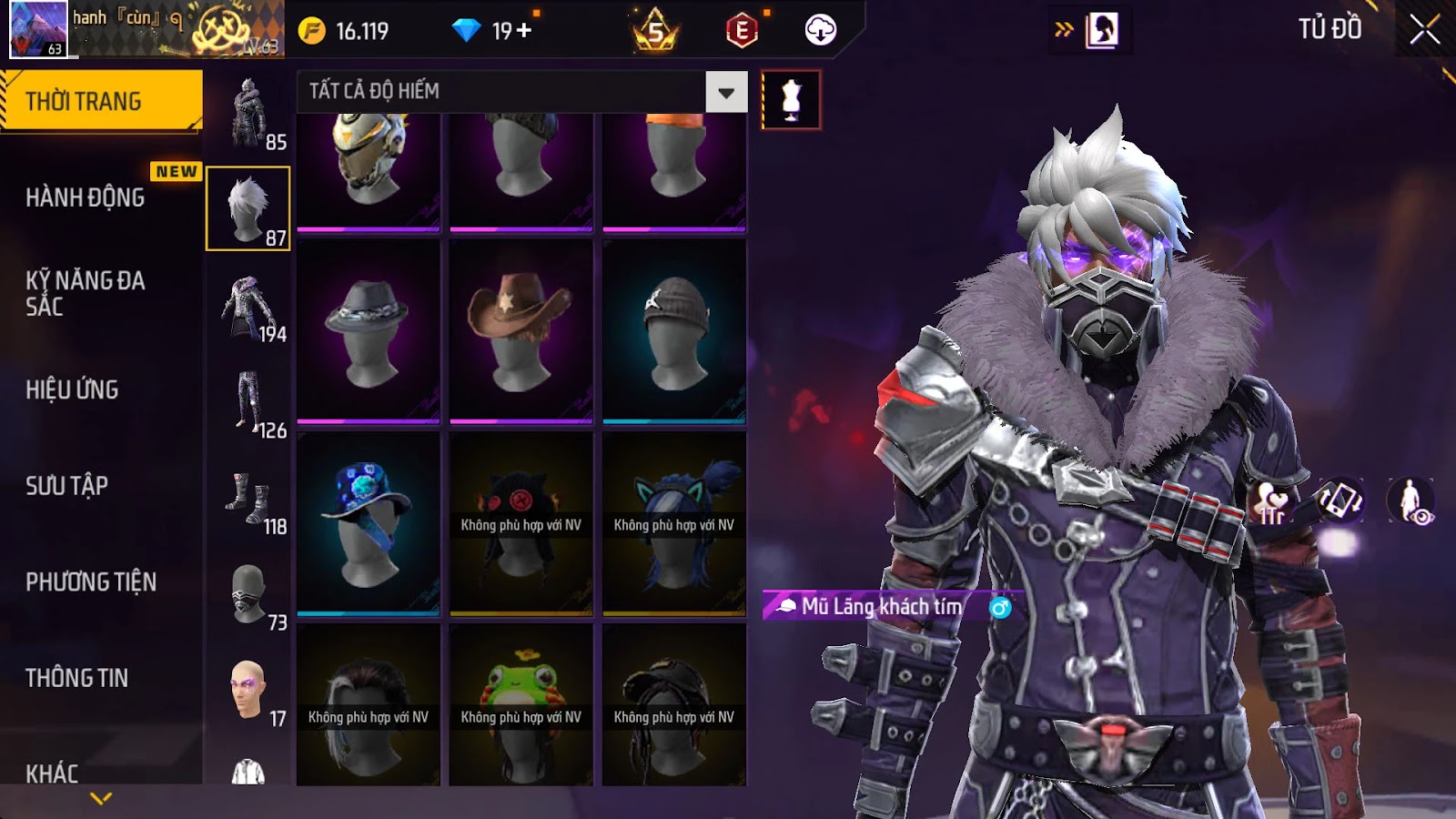The image size is (1456, 819).
Task: Close the wardrobe screen
Action: [1424, 31]
